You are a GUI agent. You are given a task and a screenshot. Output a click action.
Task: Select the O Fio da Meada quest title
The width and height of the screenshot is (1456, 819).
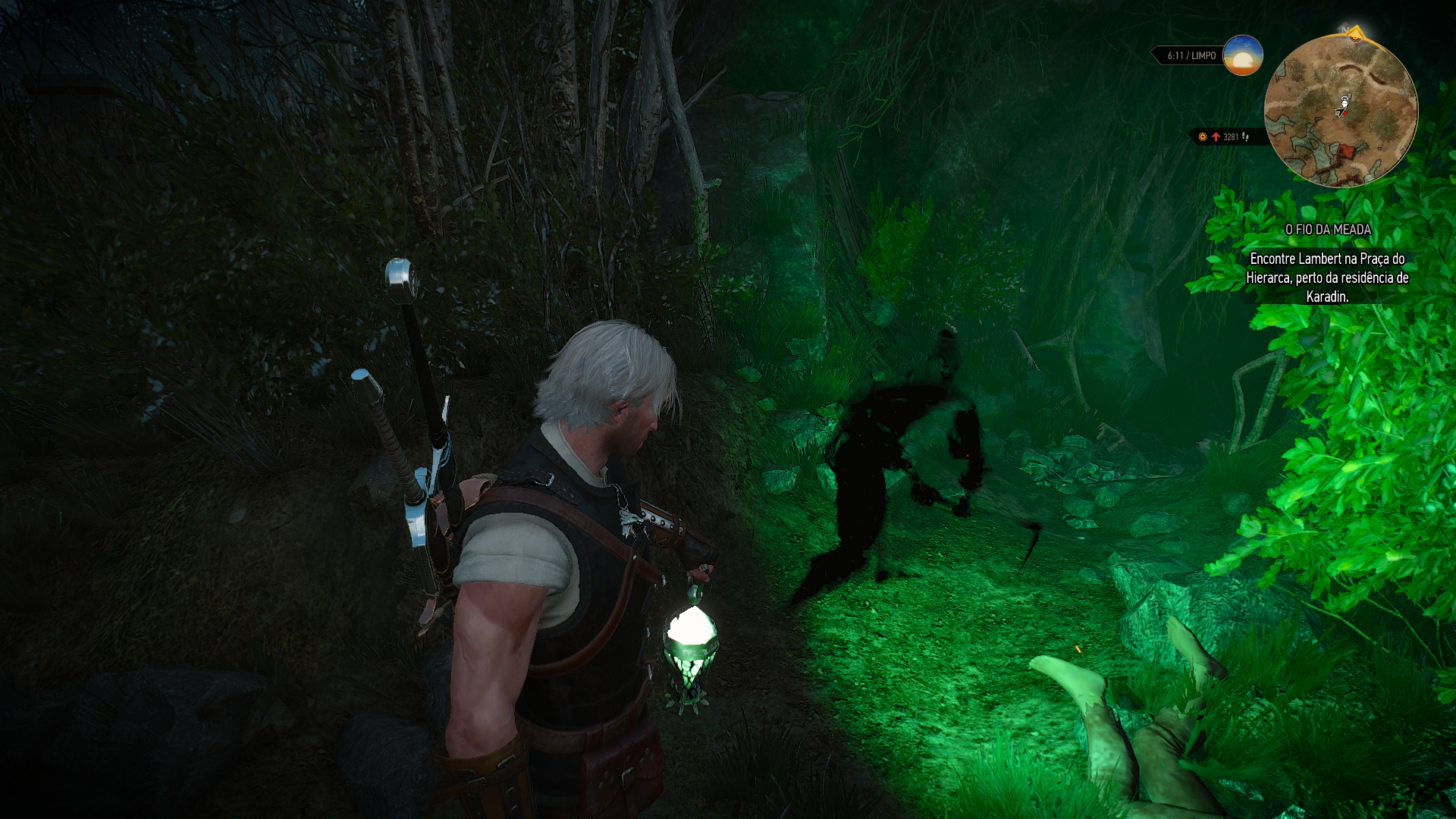(1328, 229)
